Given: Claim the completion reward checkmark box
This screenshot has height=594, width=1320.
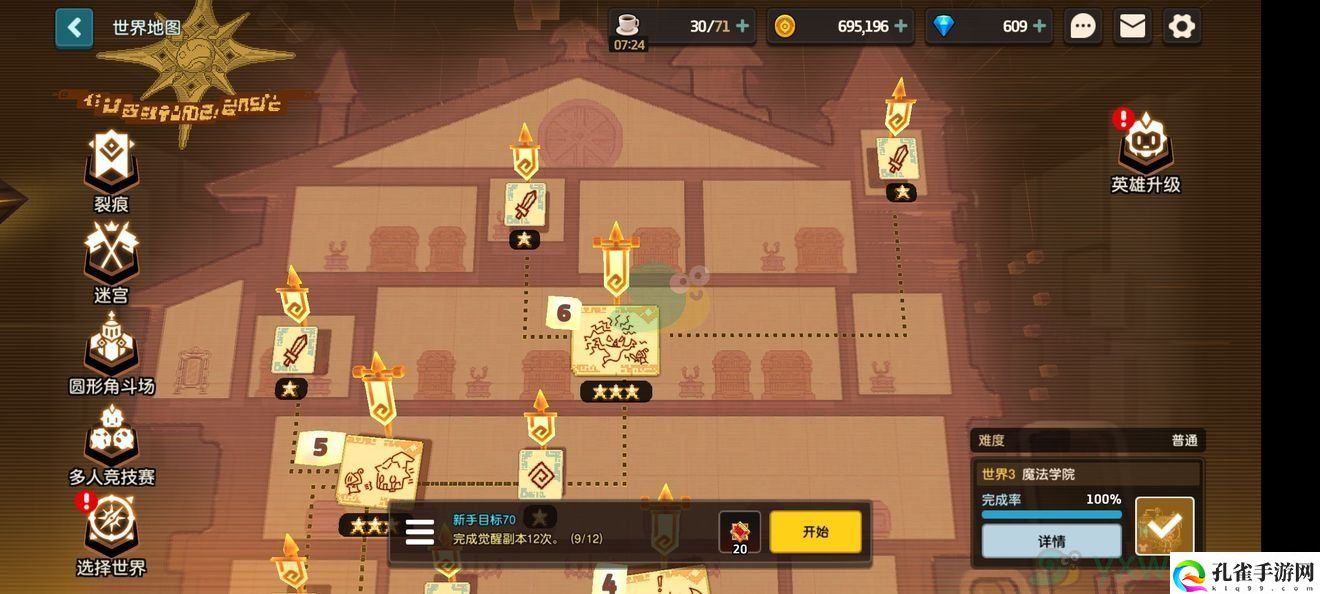Looking at the screenshot, I should pyautogui.click(x=1165, y=526).
